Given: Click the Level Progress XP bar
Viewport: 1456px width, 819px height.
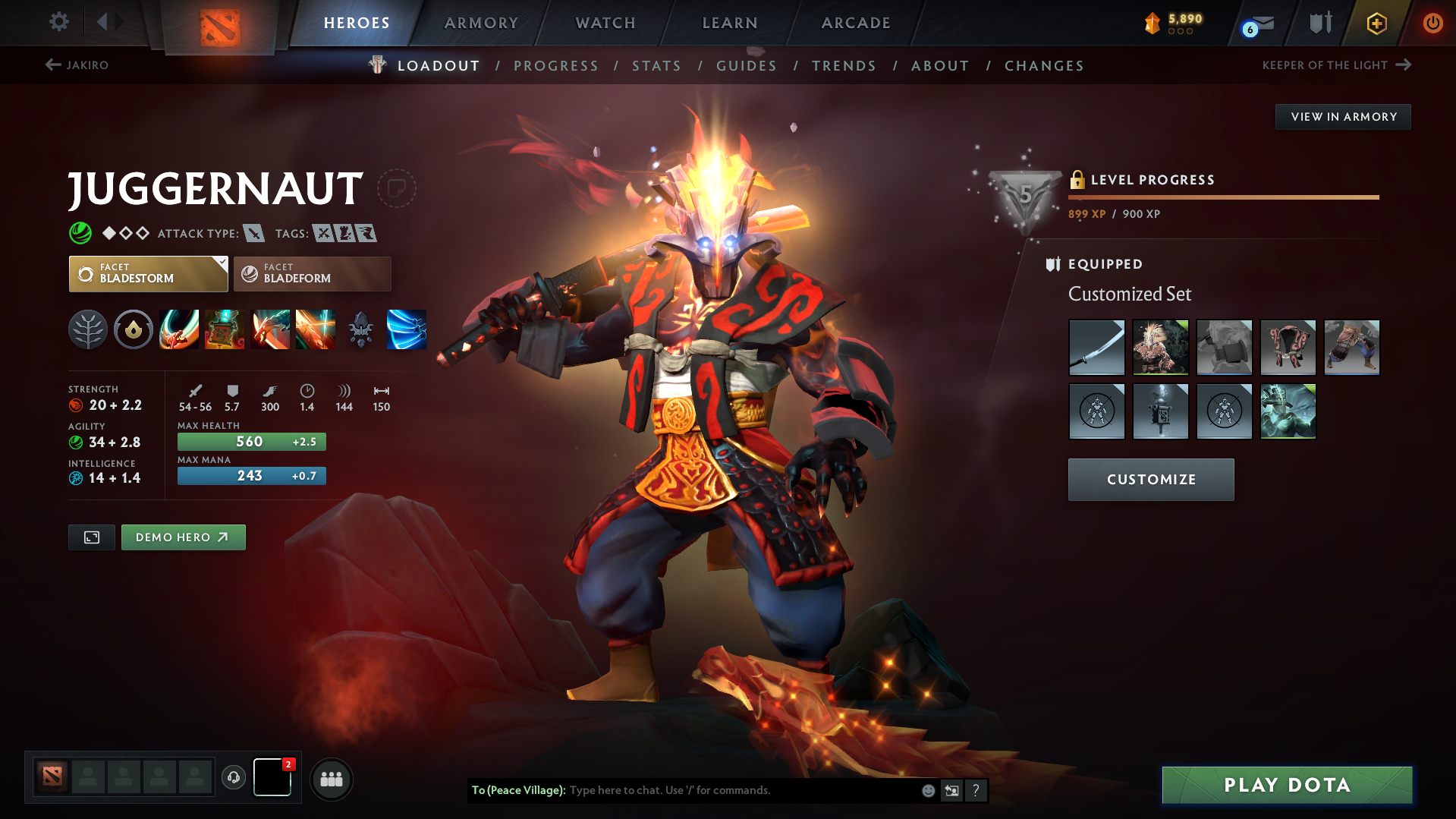Looking at the screenshot, I should click(x=1224, y=197).
